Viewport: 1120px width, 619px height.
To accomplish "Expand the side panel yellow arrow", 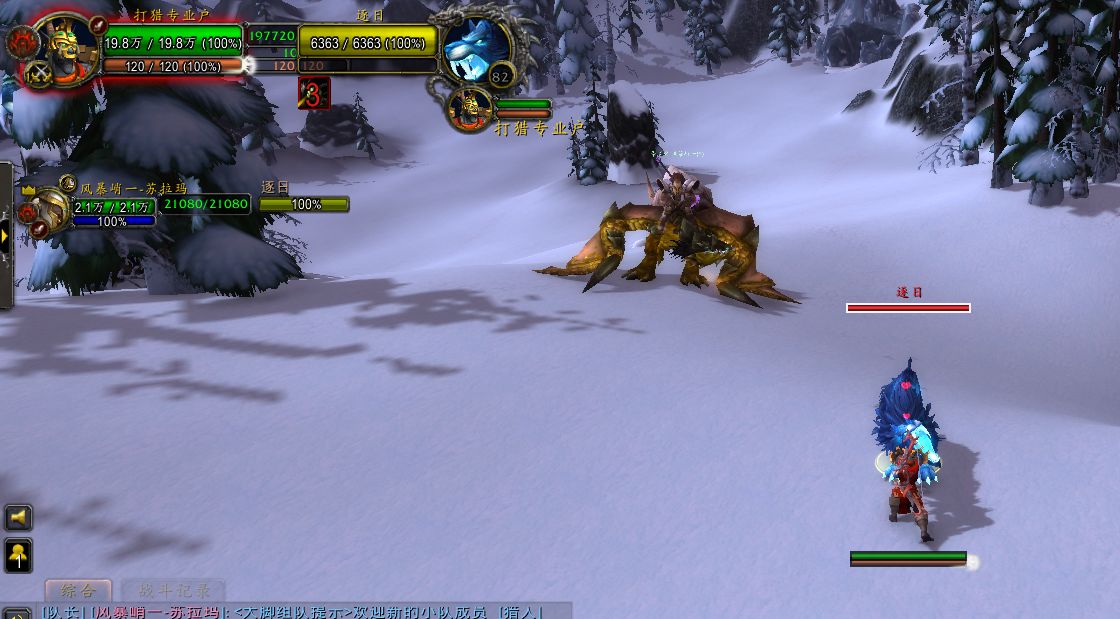I will pyautogui.click(x=5, y=236).
